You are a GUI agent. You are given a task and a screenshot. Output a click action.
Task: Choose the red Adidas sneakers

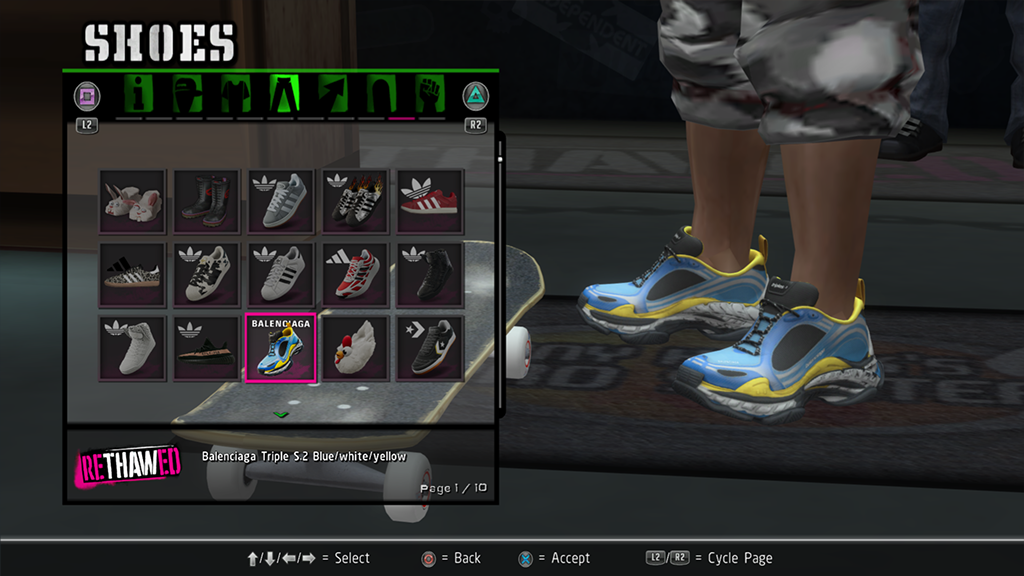(x=429, y=202)
